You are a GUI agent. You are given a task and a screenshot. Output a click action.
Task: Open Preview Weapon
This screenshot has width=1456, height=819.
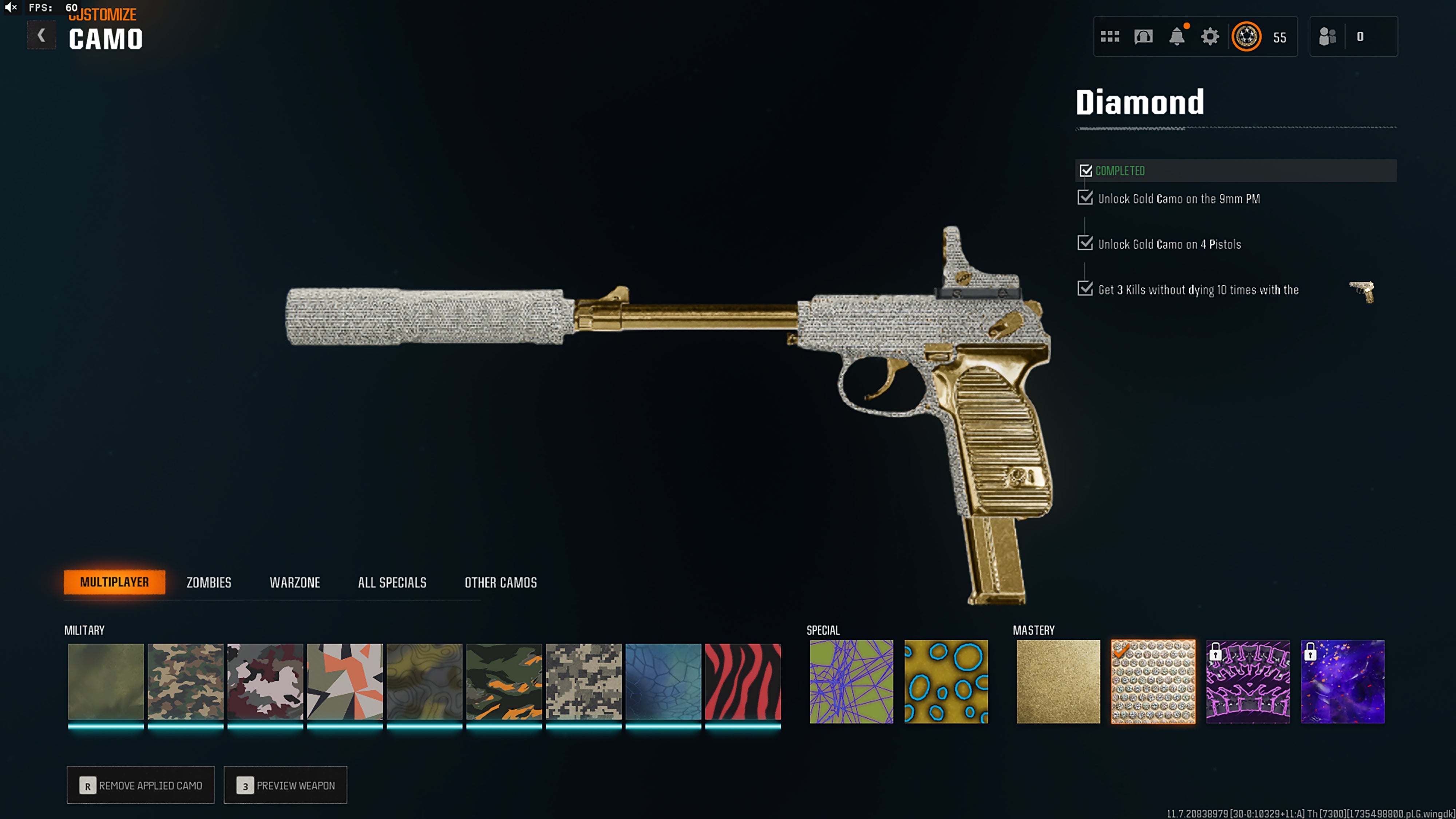point(285,785)
